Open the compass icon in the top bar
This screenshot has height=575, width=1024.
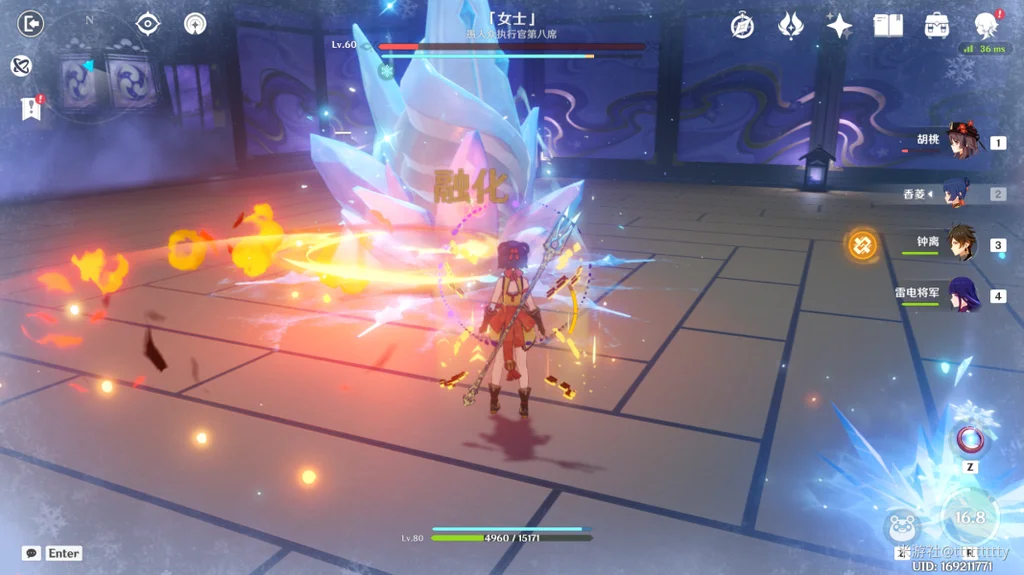pos(742,26)
